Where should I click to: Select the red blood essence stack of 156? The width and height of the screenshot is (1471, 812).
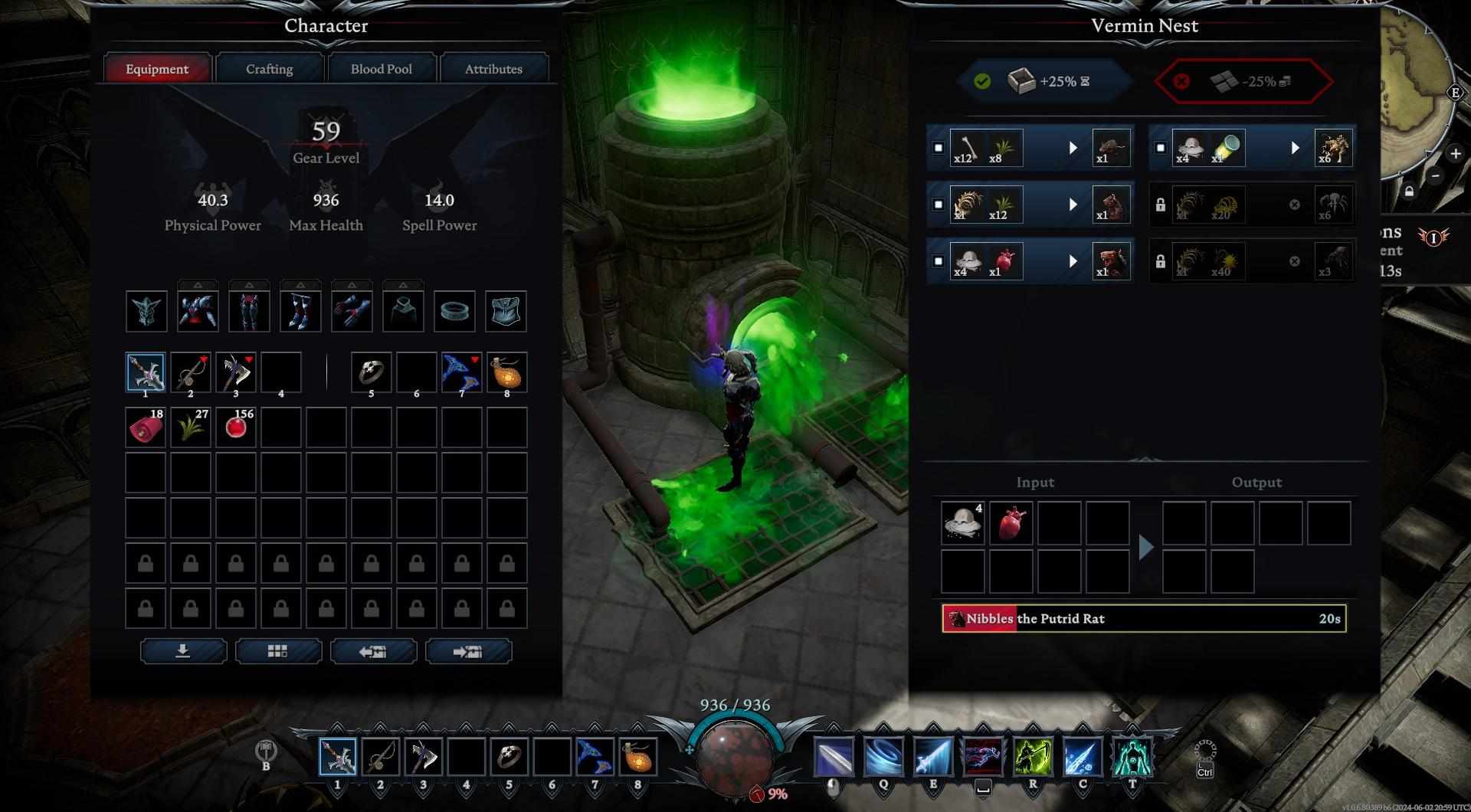235,427
